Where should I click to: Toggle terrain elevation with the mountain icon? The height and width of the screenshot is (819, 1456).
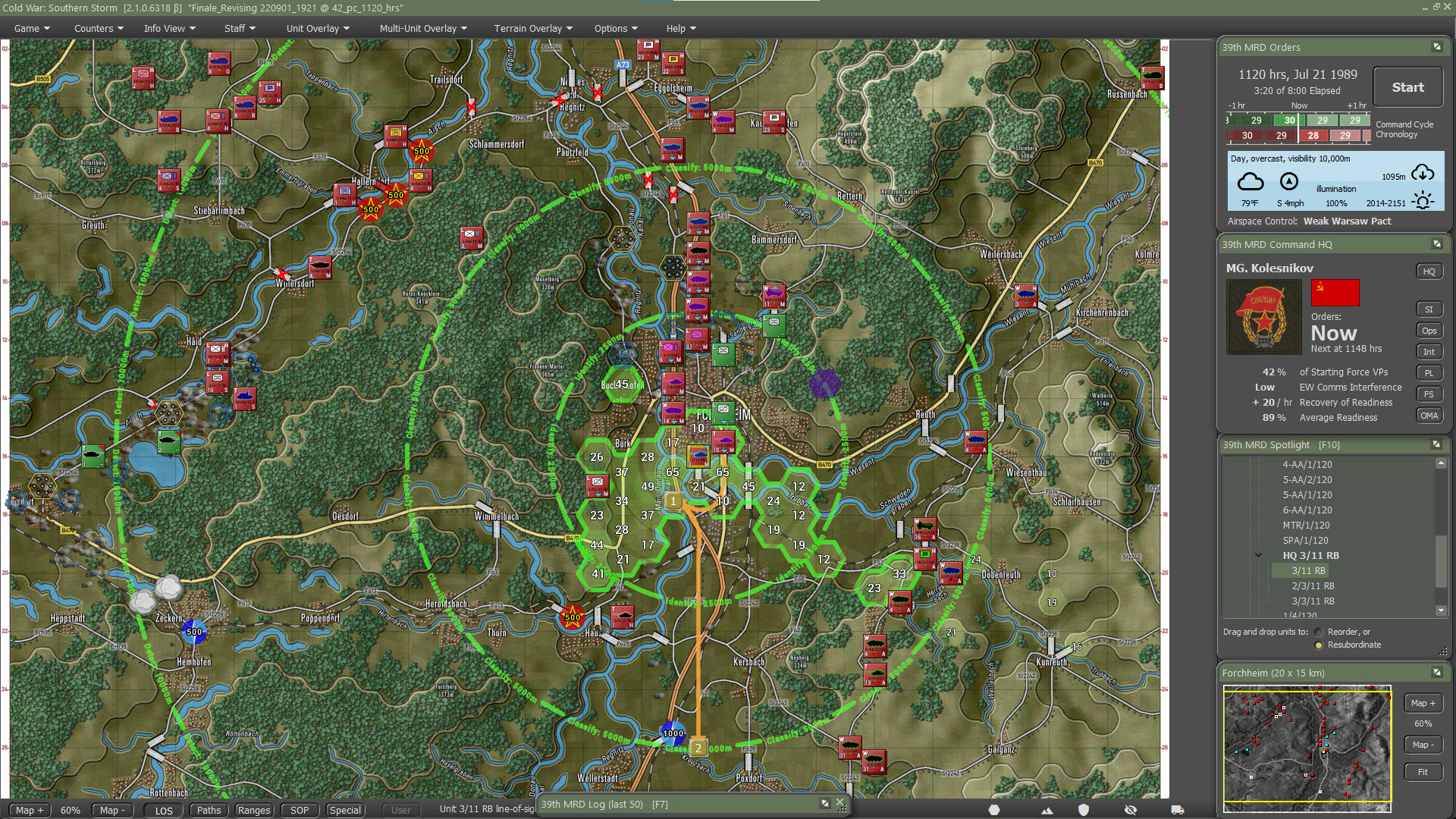click(1047, 811)
